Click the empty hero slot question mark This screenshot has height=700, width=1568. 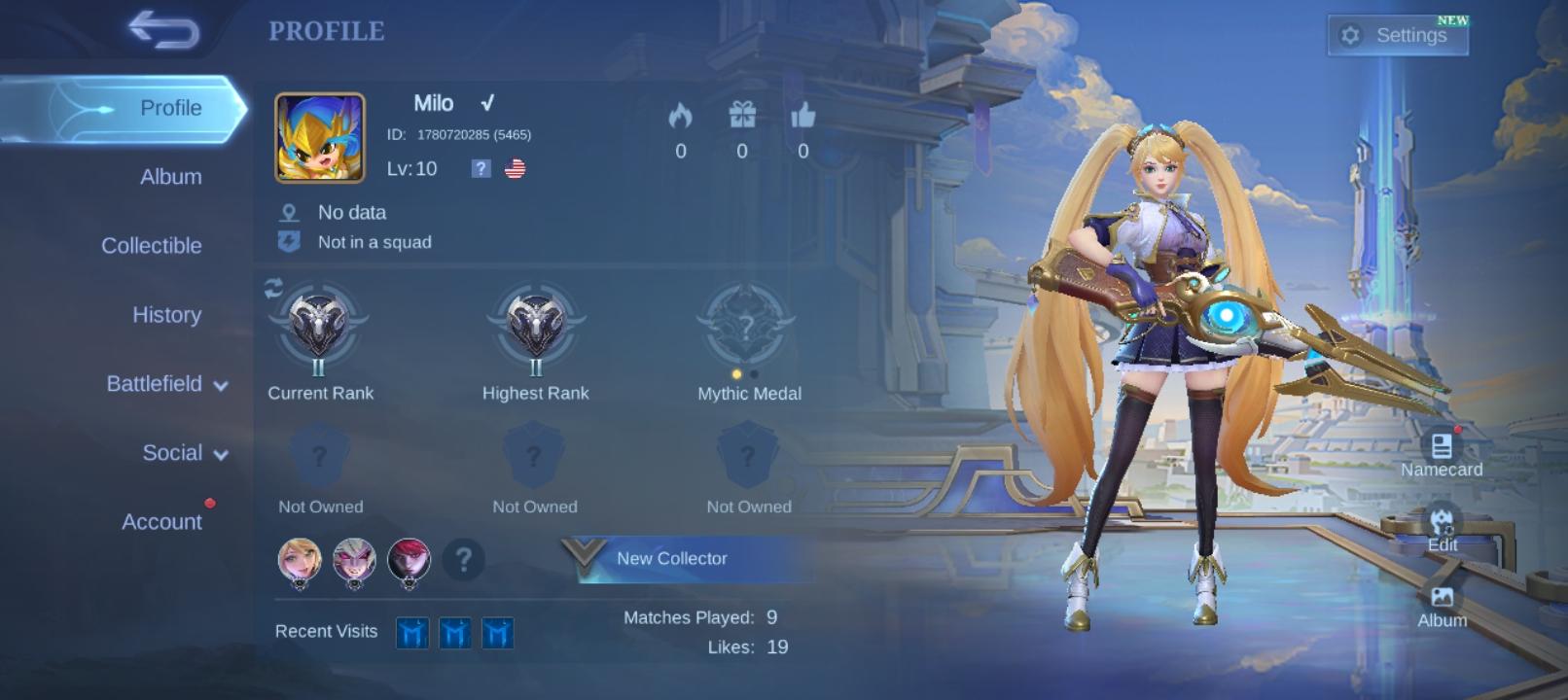pos(464,561)
